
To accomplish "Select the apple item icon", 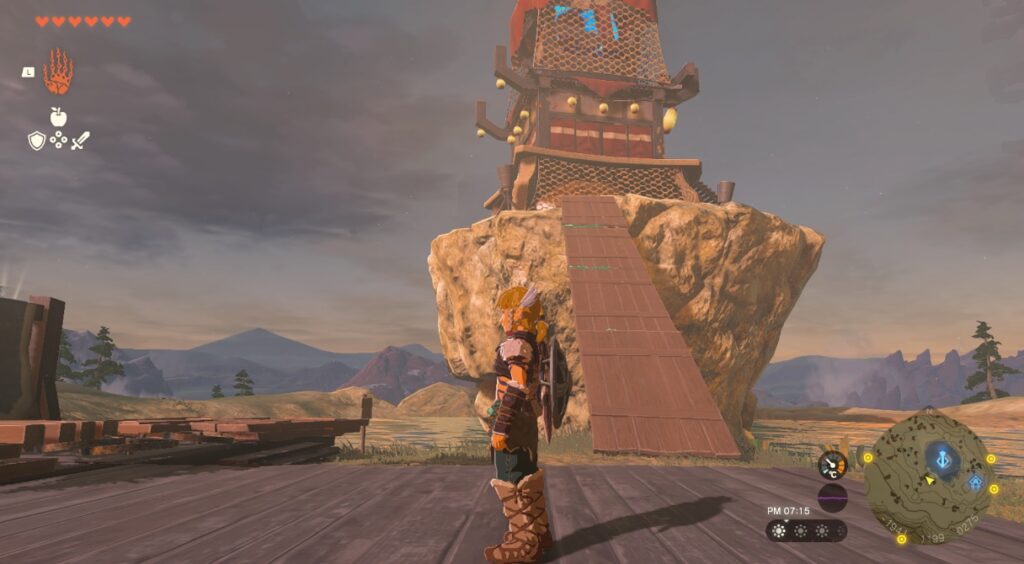I will click(58, 117).
